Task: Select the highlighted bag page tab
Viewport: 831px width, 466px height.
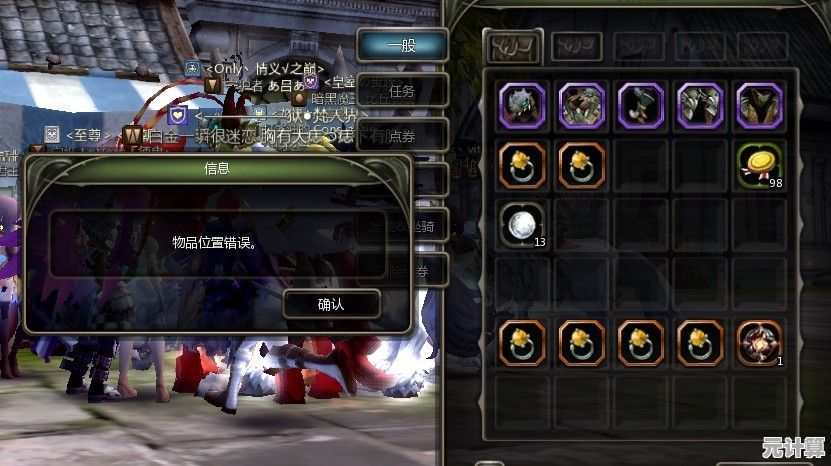Action: coord(513,46)
